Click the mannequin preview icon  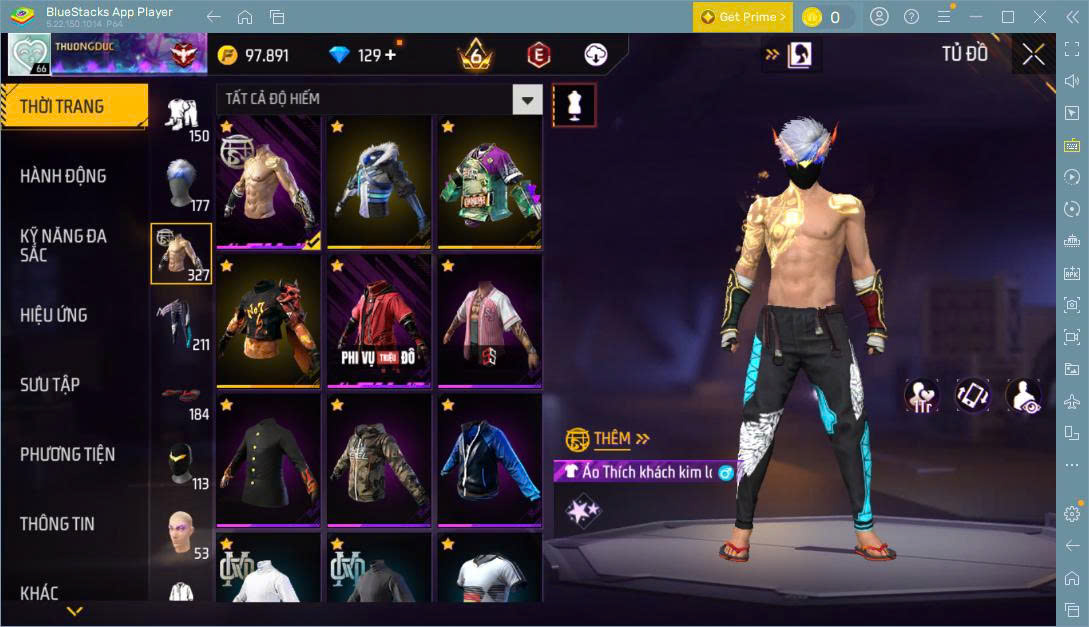tap(574, 104)
